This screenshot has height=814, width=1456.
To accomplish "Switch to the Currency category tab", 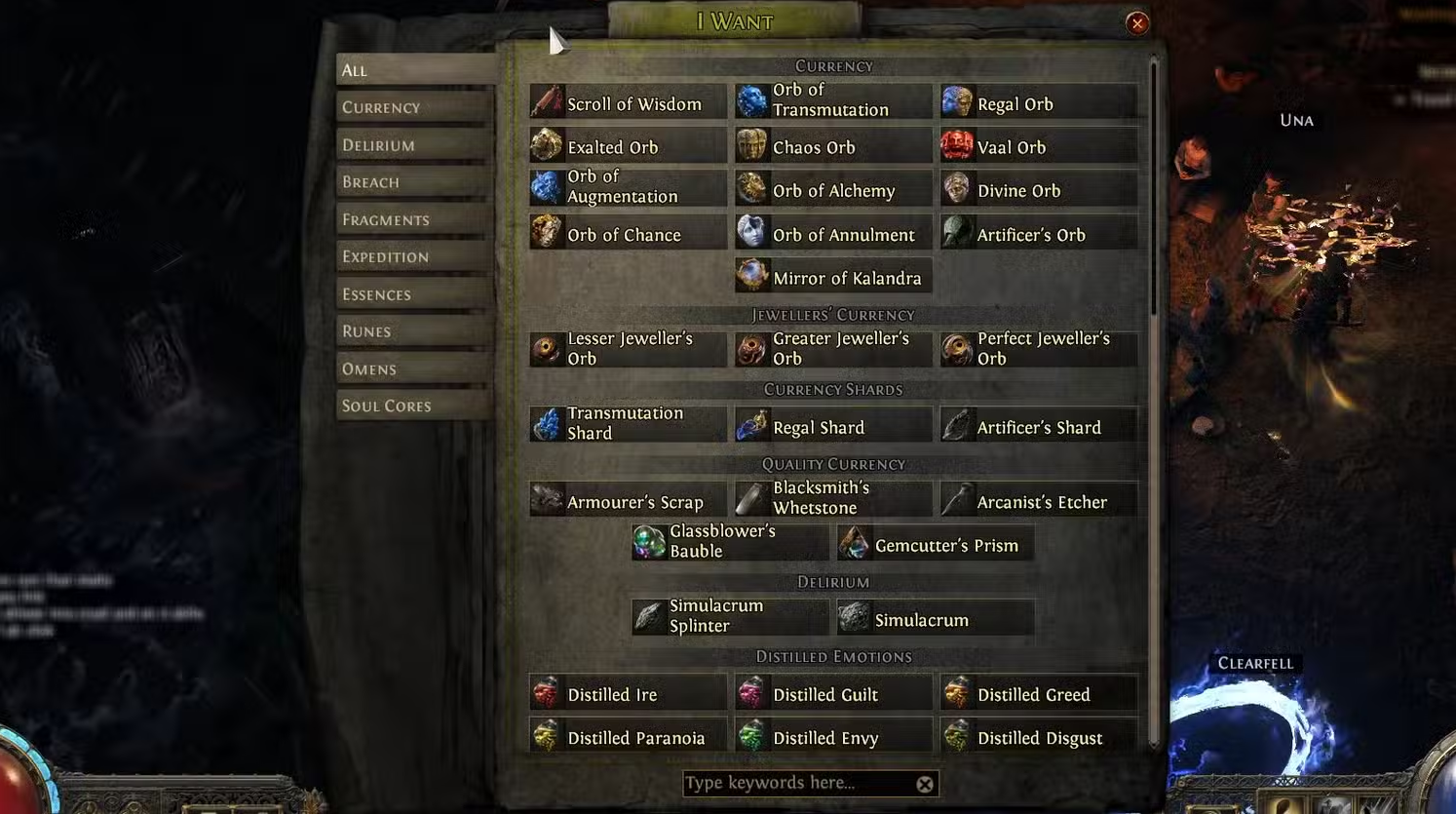I will 413,107.
